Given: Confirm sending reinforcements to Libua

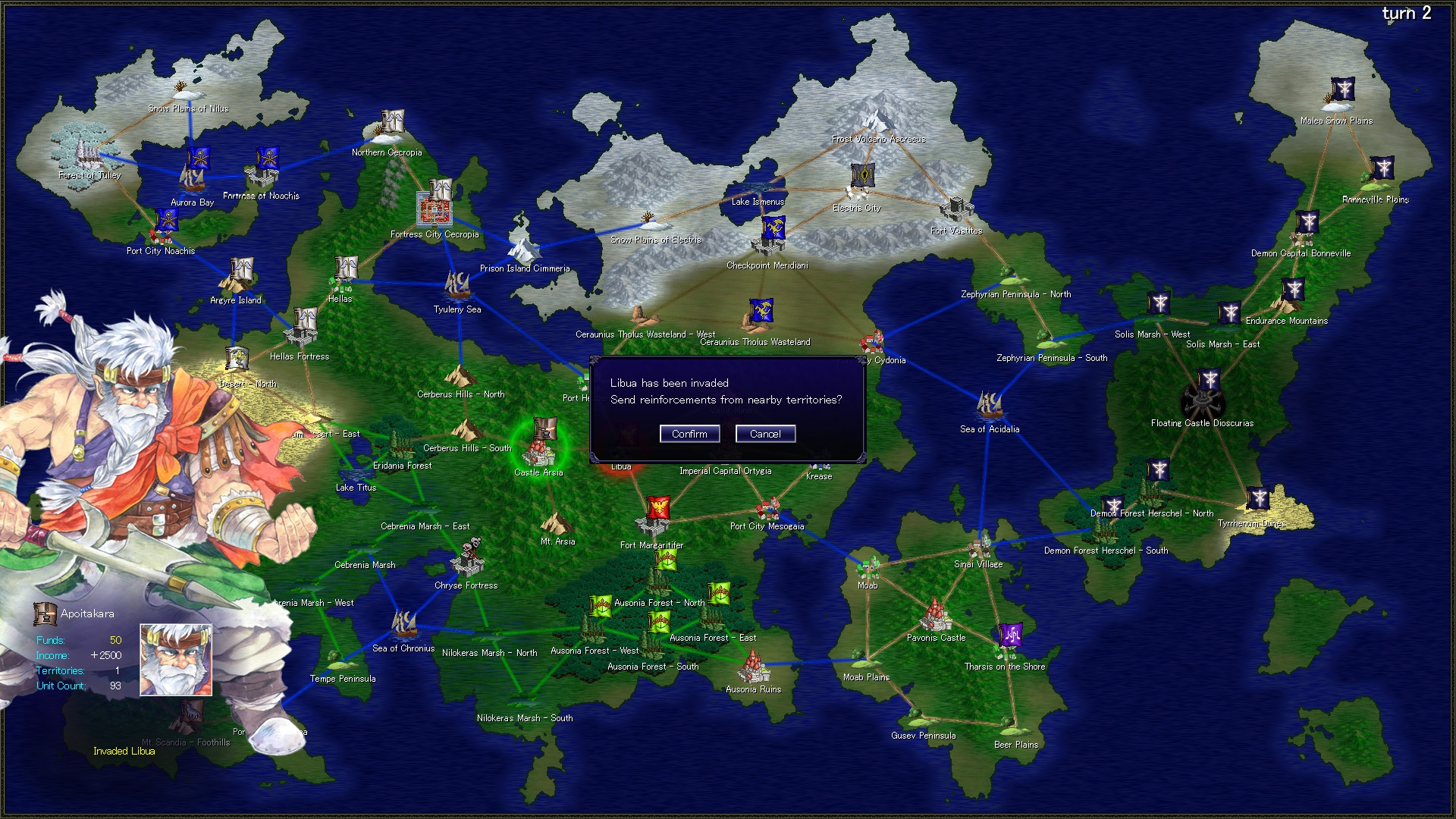Looking at the screenshot, I should (x=689, y=434).
